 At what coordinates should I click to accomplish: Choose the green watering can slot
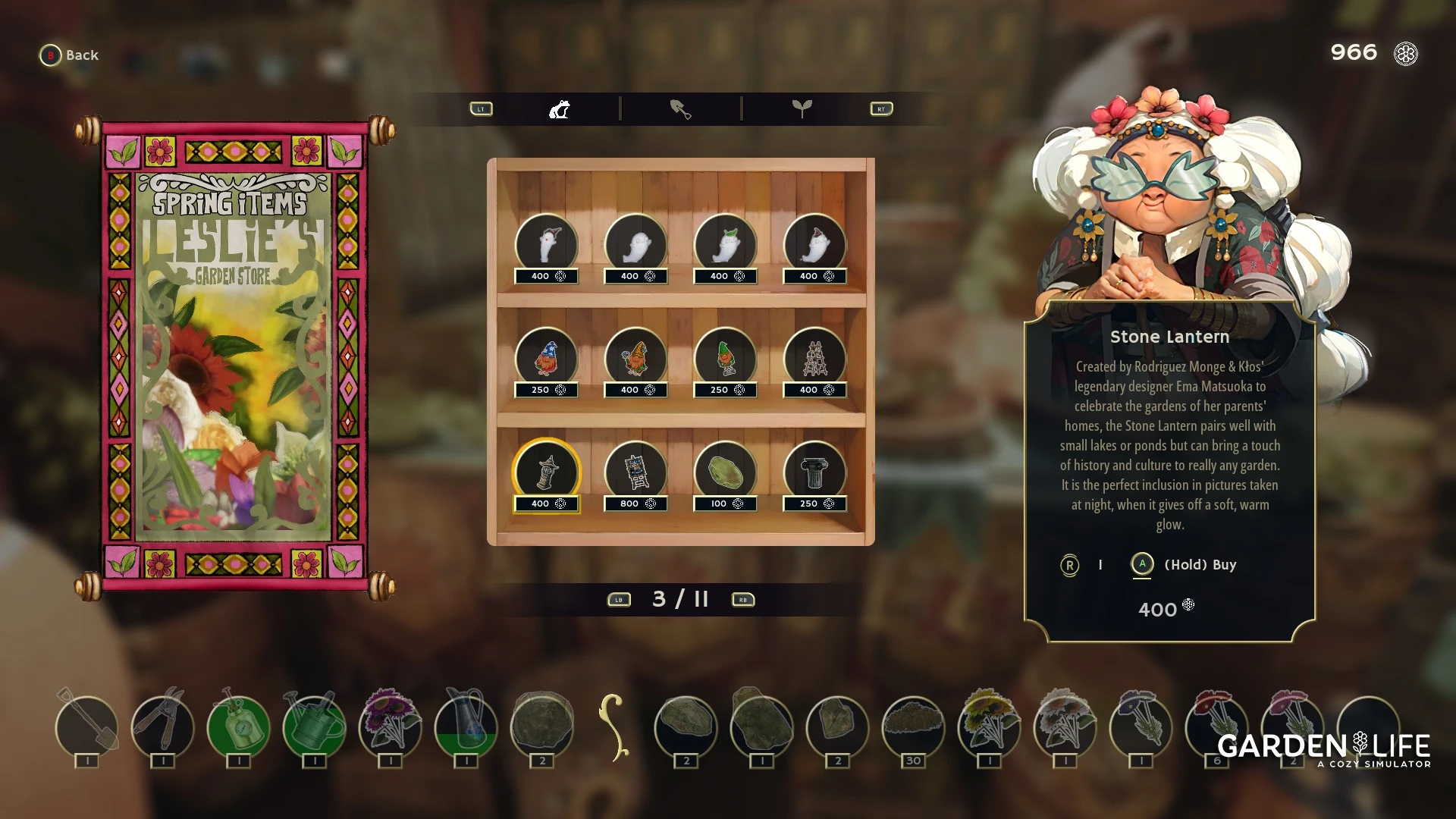tap(314, 726)
